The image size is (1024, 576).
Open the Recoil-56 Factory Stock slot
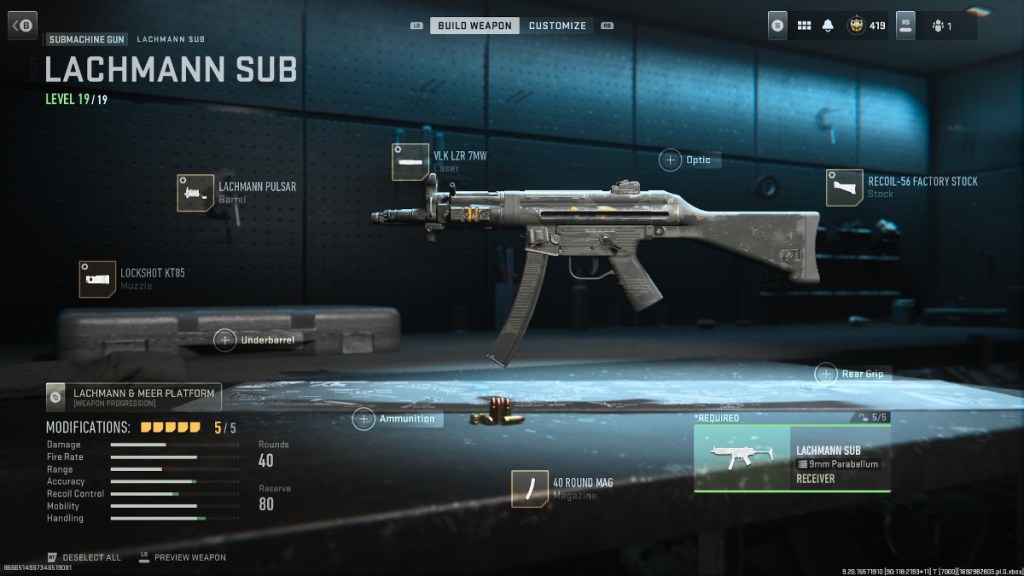tap(844, 187)
